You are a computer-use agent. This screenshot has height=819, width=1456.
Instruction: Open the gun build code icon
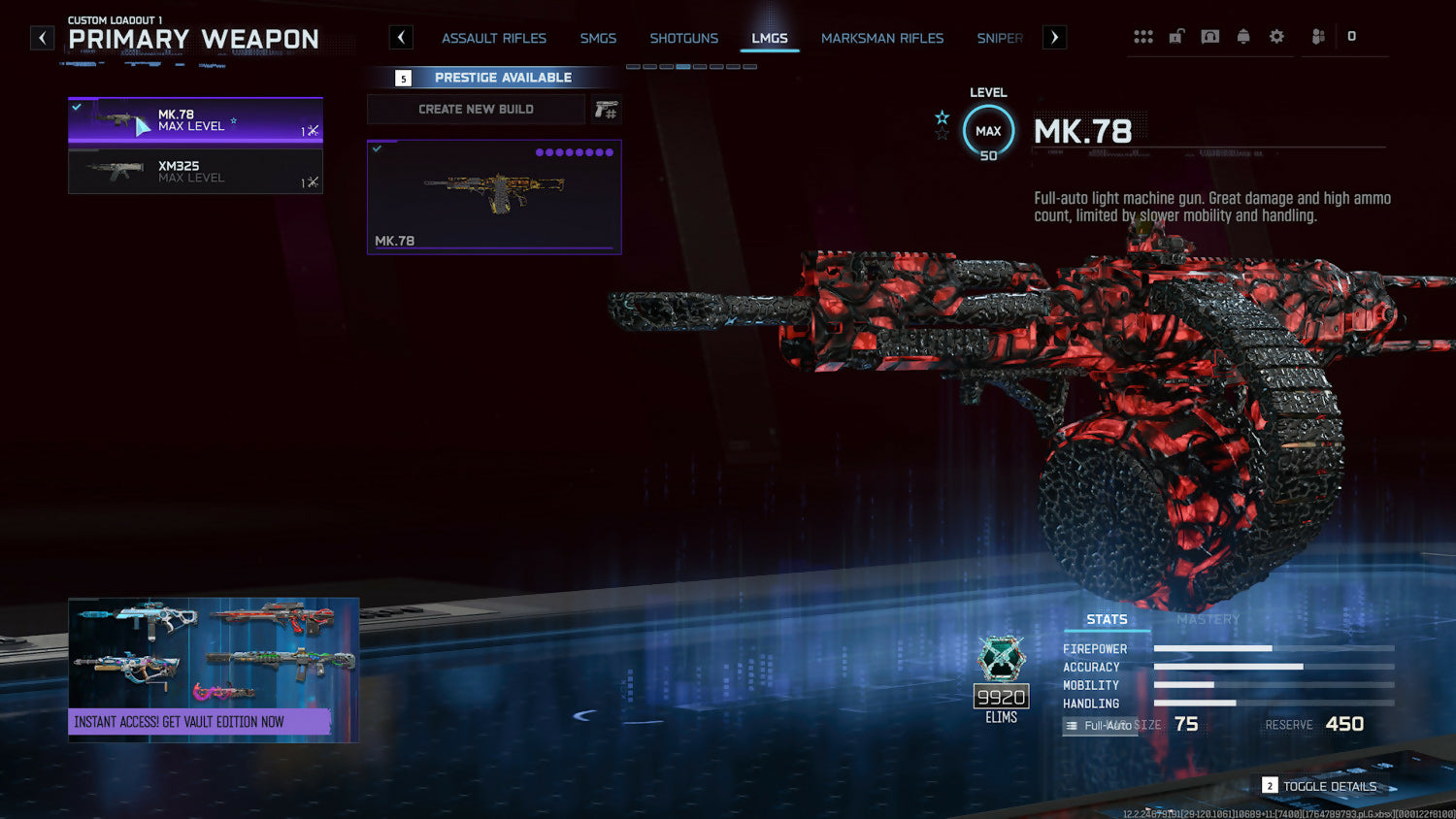[606, 110]
